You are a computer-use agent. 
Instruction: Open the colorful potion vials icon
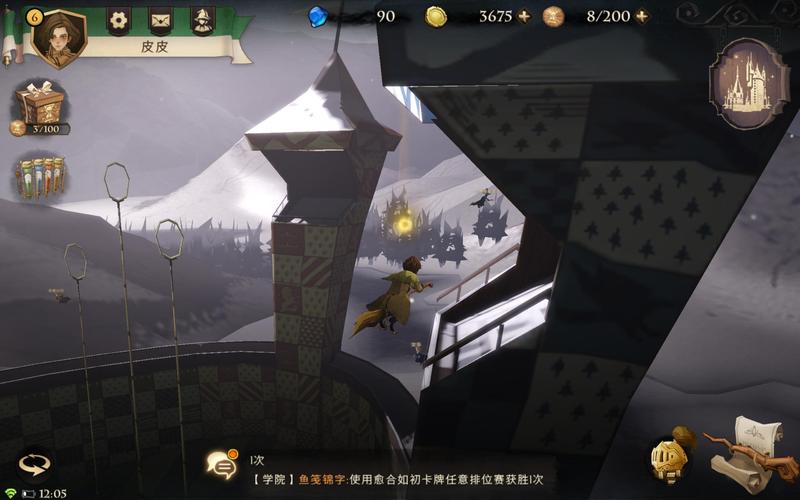40,177
